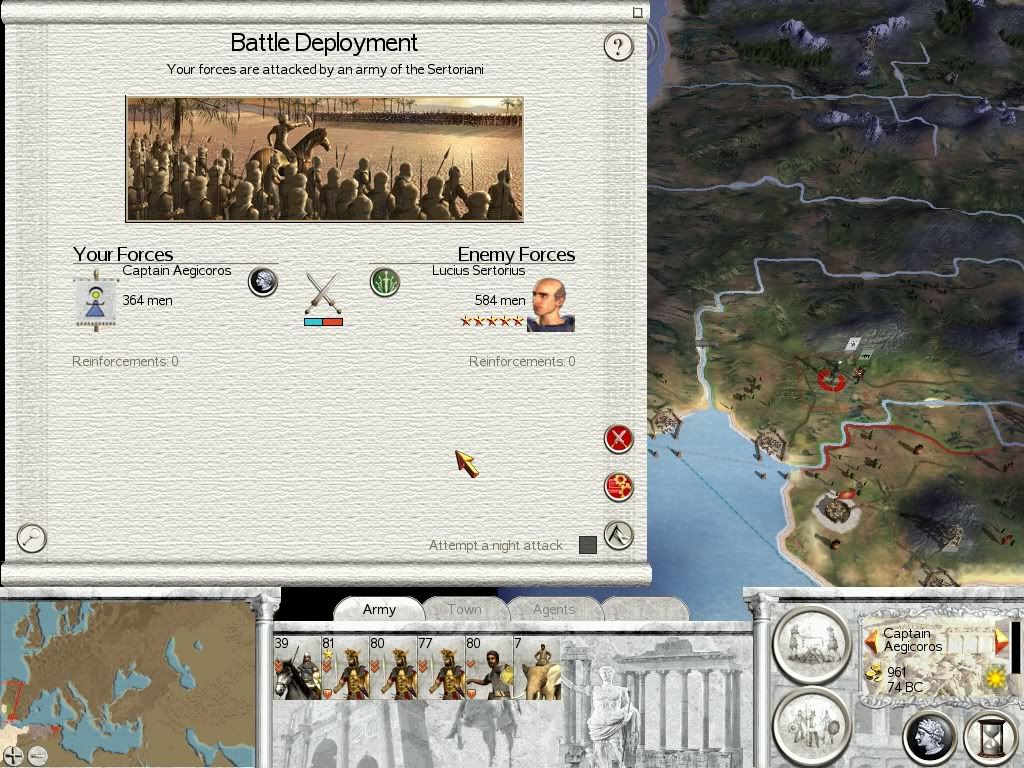Withdraw from battle using the retreat button
This screenshot has width=1024, height=768.
[619, 536]
